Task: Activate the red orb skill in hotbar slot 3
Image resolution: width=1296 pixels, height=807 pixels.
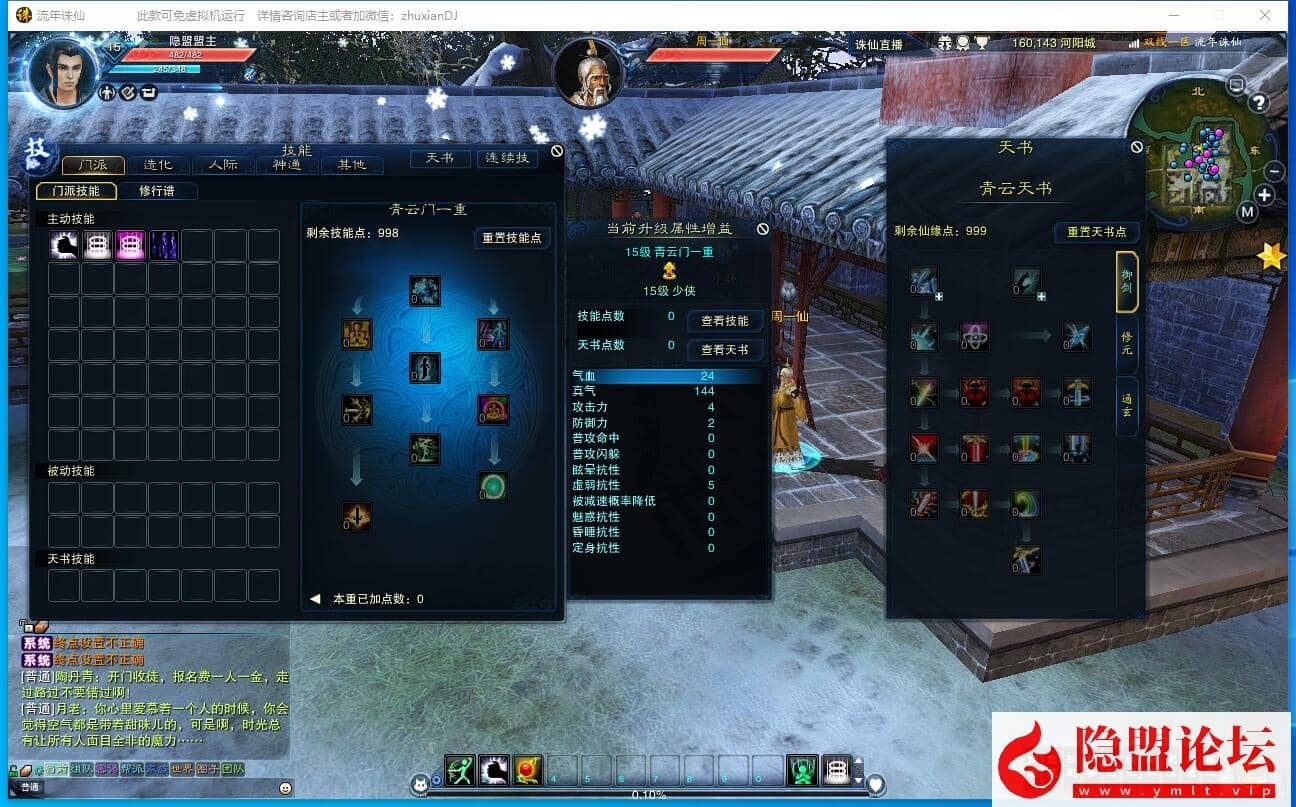Action: coord(525,769)
